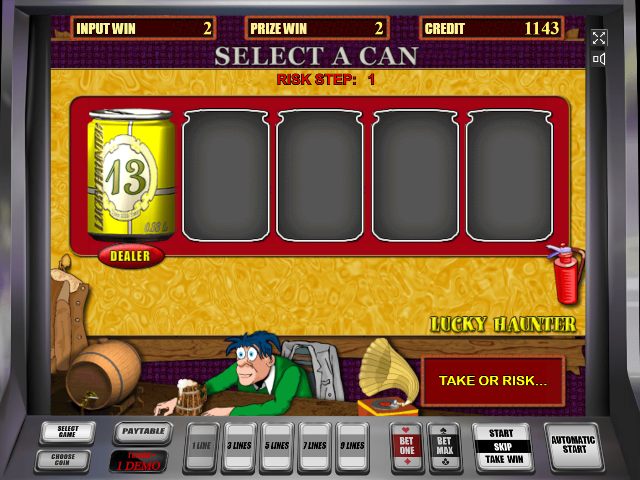
Task: Select the 1 Line button
Action: pyautogui.click(x=202, y=445)
